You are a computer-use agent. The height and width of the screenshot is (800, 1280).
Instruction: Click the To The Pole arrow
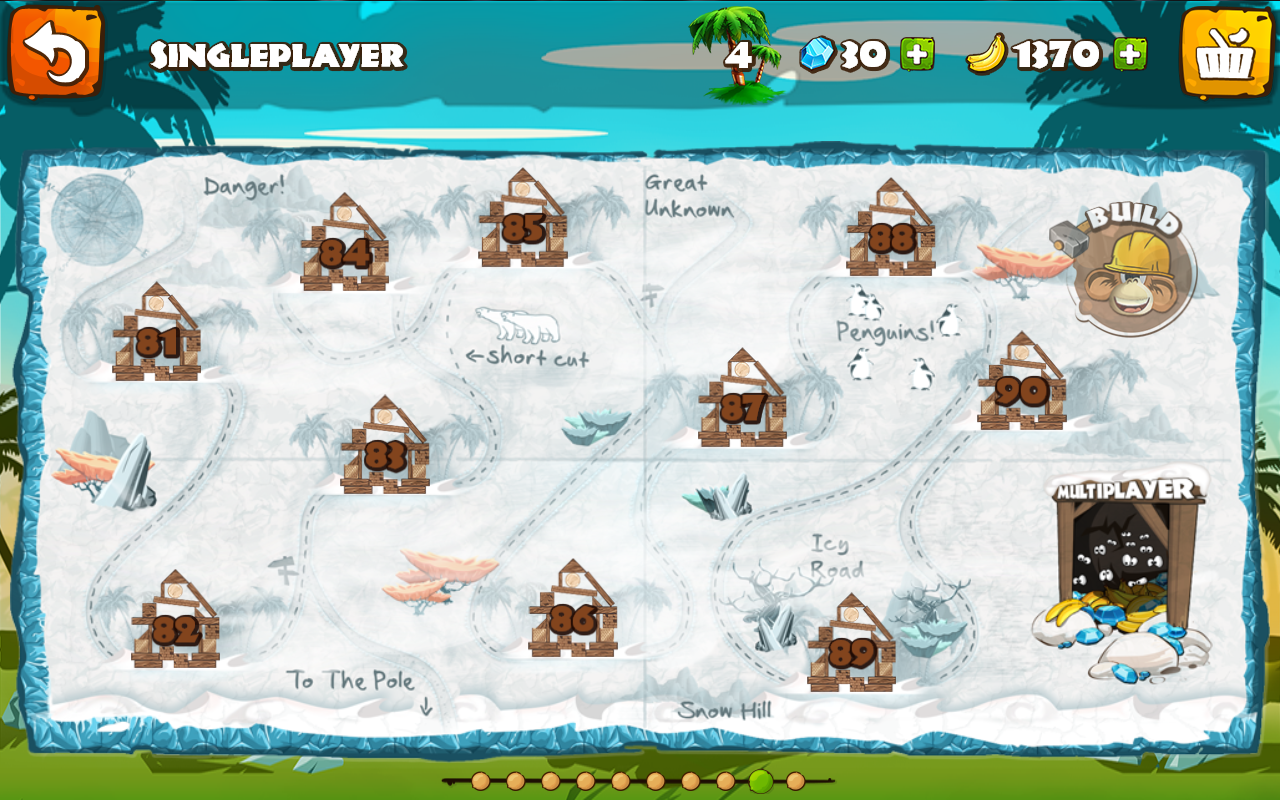427,707
